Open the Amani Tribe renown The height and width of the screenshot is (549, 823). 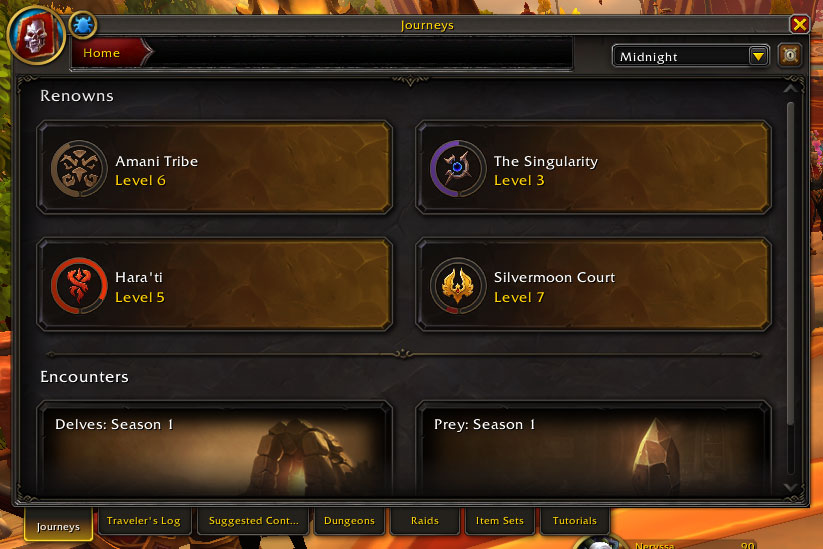point(214,168)
